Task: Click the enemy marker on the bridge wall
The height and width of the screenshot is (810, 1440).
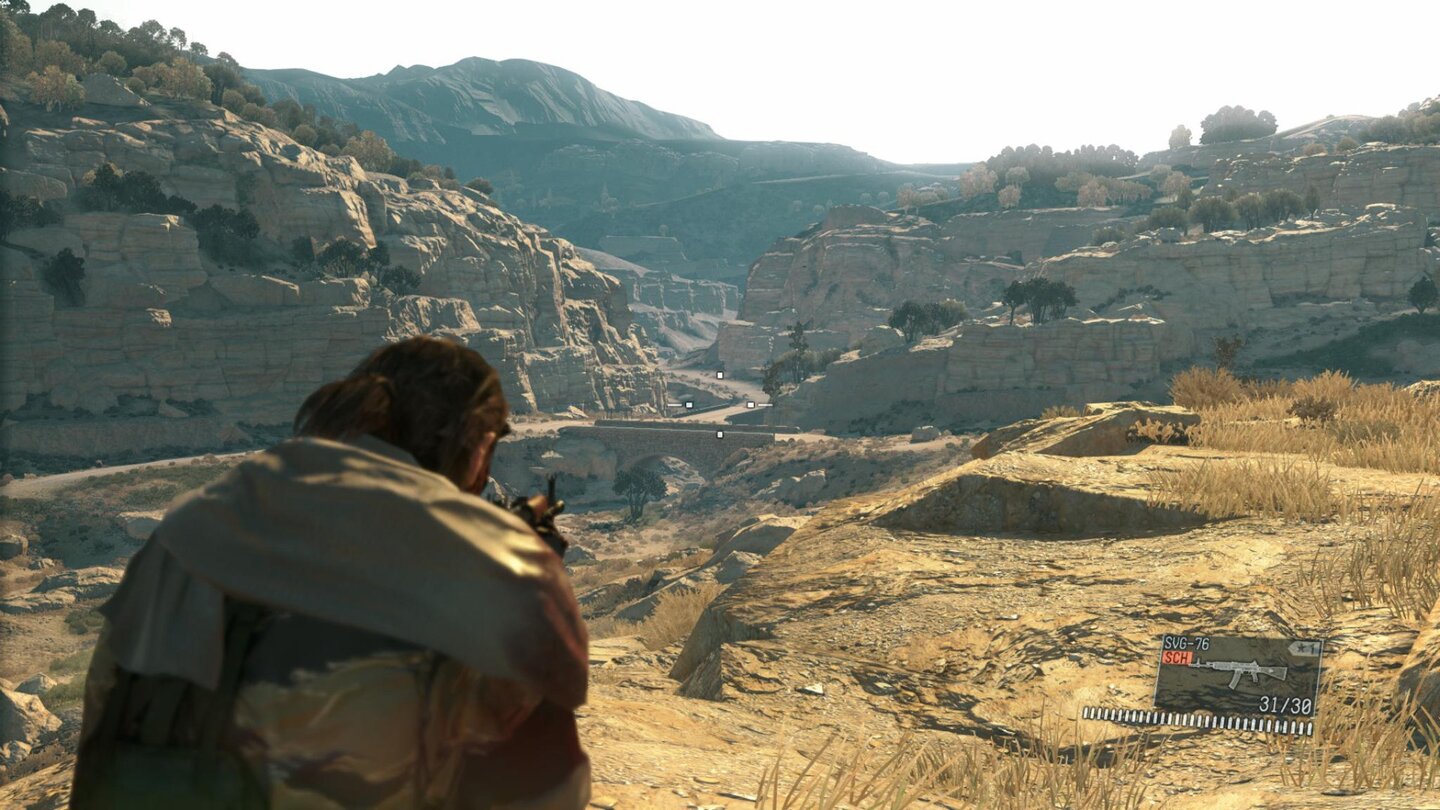Action: click(x=720, y=435)
